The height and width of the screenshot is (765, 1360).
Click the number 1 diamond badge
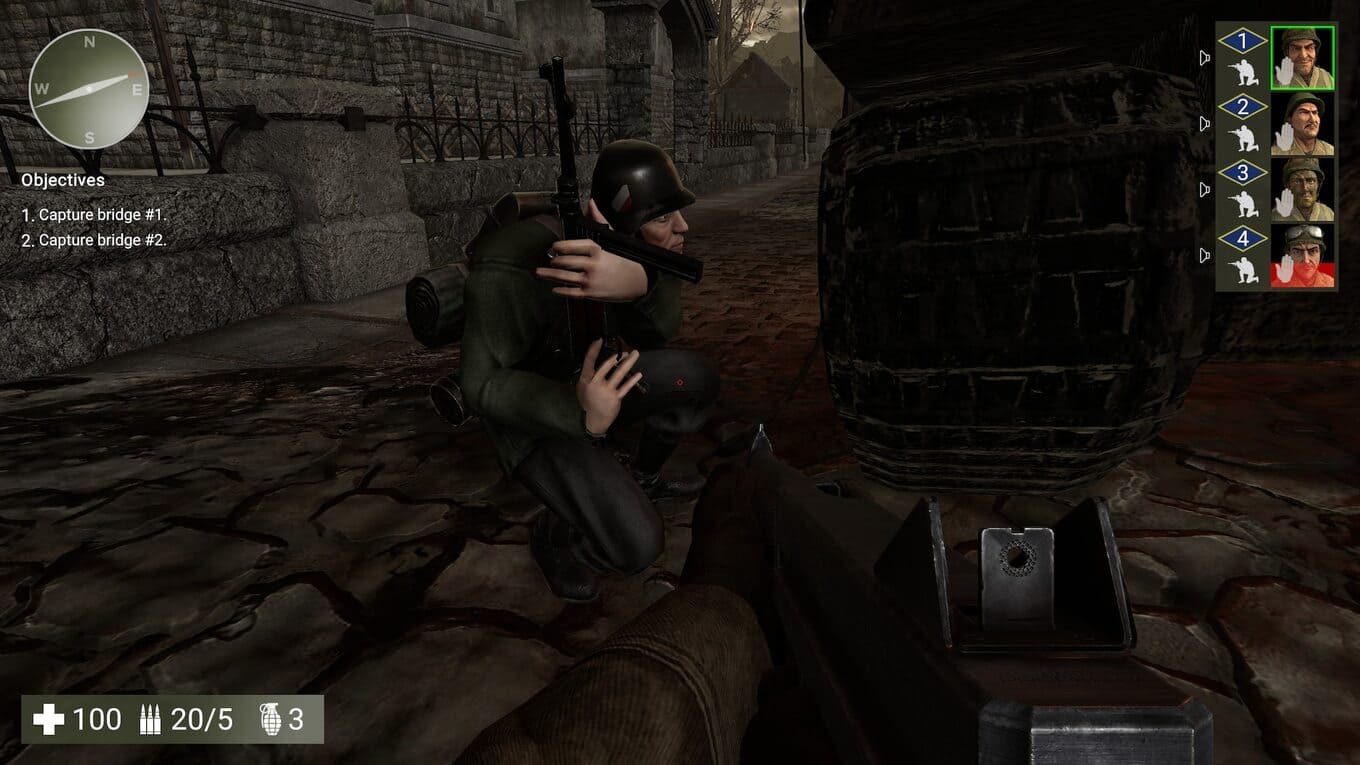tap(1243, 42)
